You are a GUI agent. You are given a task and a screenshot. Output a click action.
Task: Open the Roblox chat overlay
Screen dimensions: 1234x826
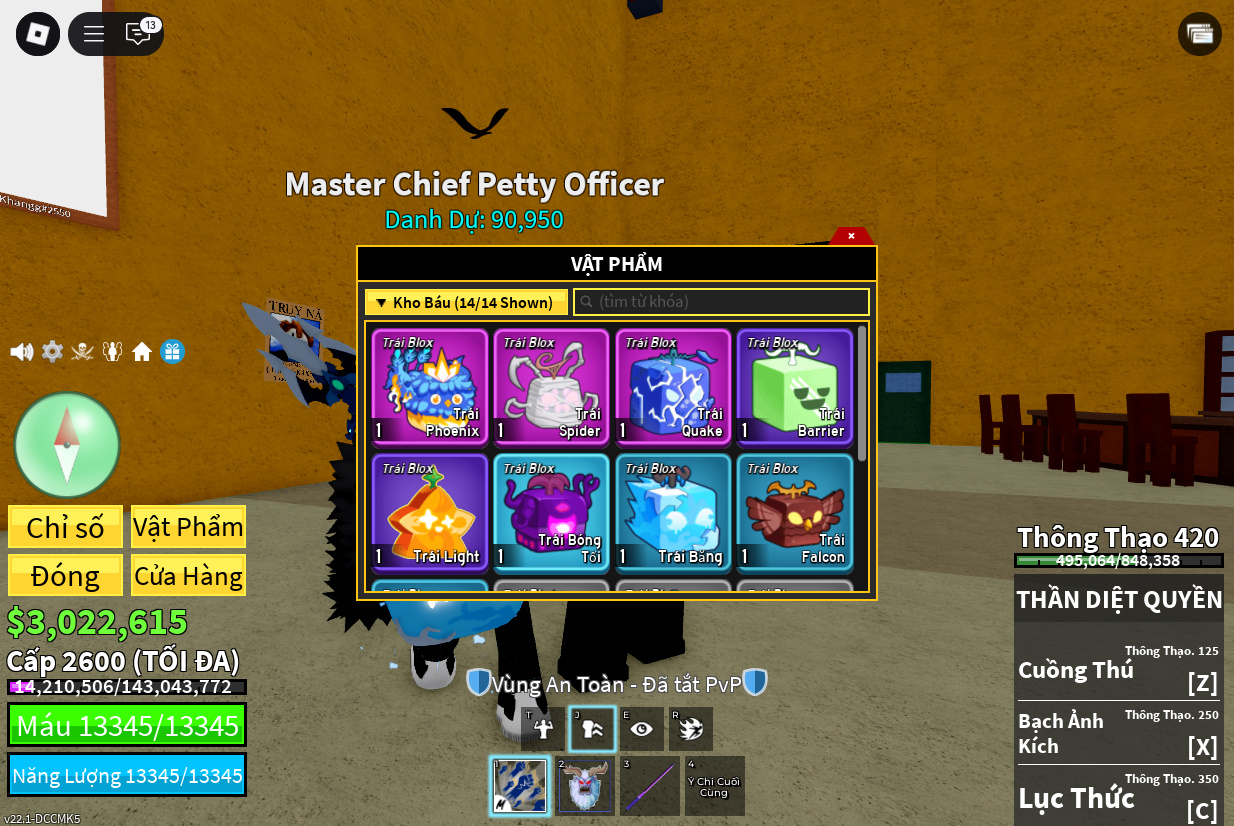(x=138, y=34)
